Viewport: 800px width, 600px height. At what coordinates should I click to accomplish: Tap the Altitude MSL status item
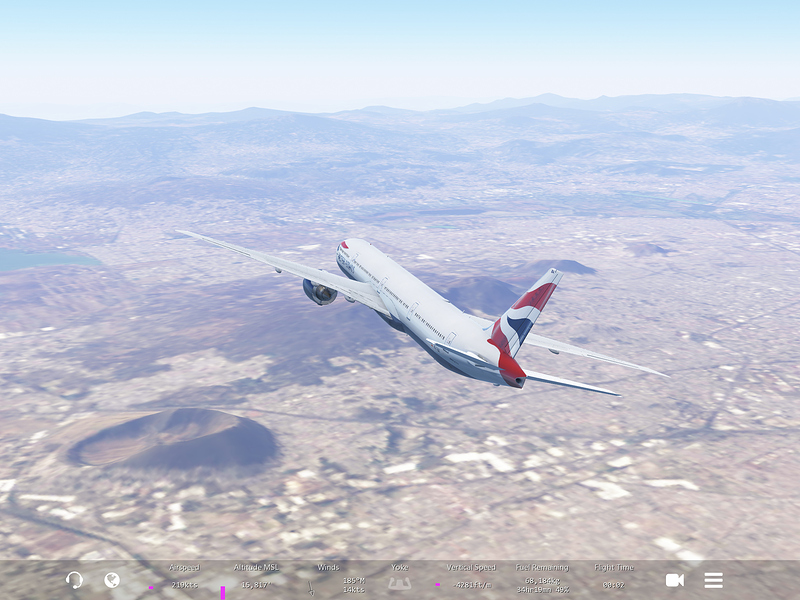(x=256, y=578)
